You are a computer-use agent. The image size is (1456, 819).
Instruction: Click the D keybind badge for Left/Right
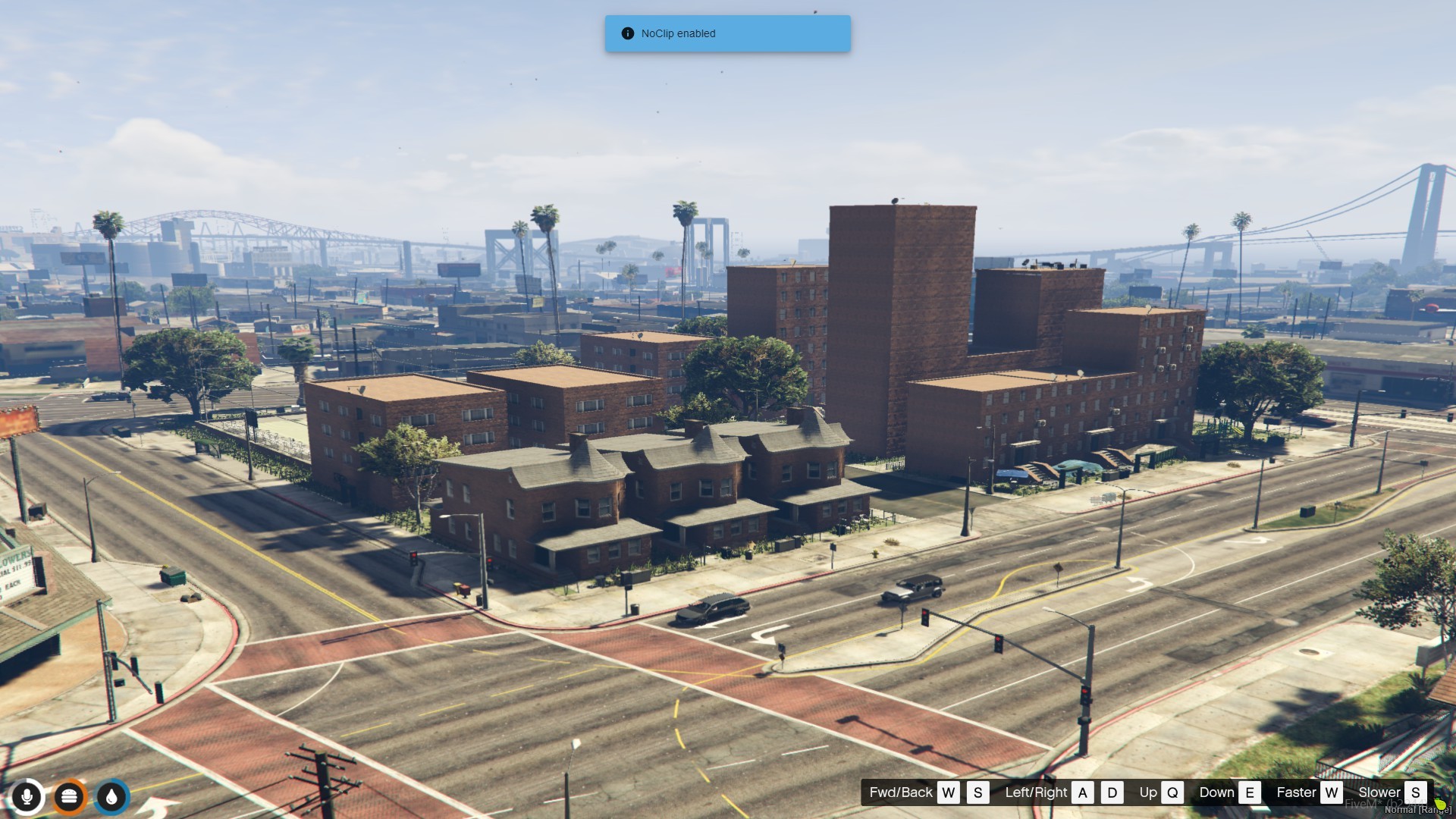pos(1112,792)
